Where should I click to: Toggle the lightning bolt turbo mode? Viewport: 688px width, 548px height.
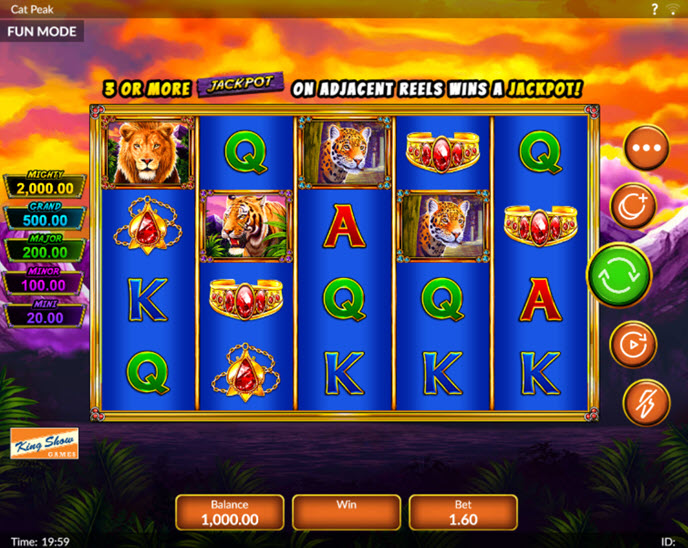click(x=646, y=402)
